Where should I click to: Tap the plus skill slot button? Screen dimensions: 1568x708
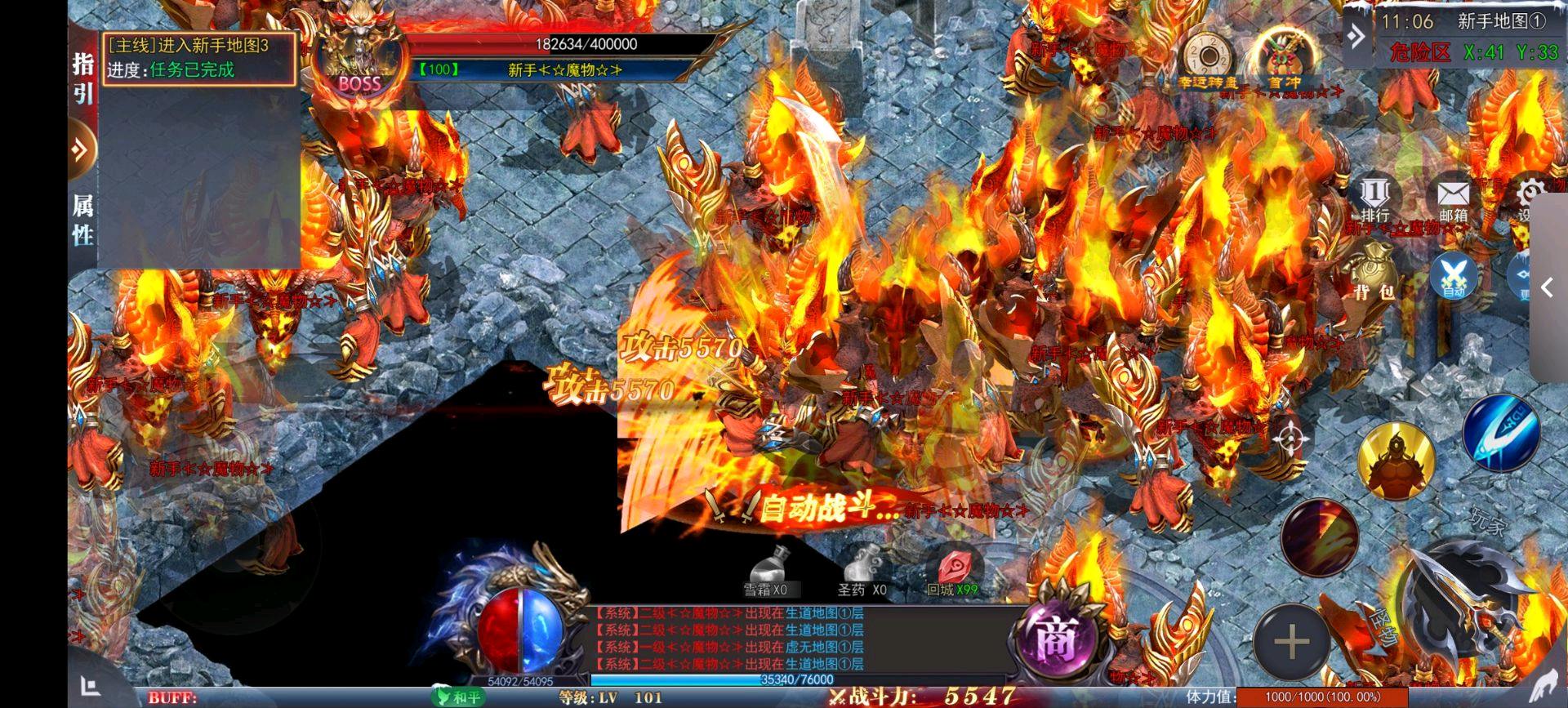[x=1291, y=642]
